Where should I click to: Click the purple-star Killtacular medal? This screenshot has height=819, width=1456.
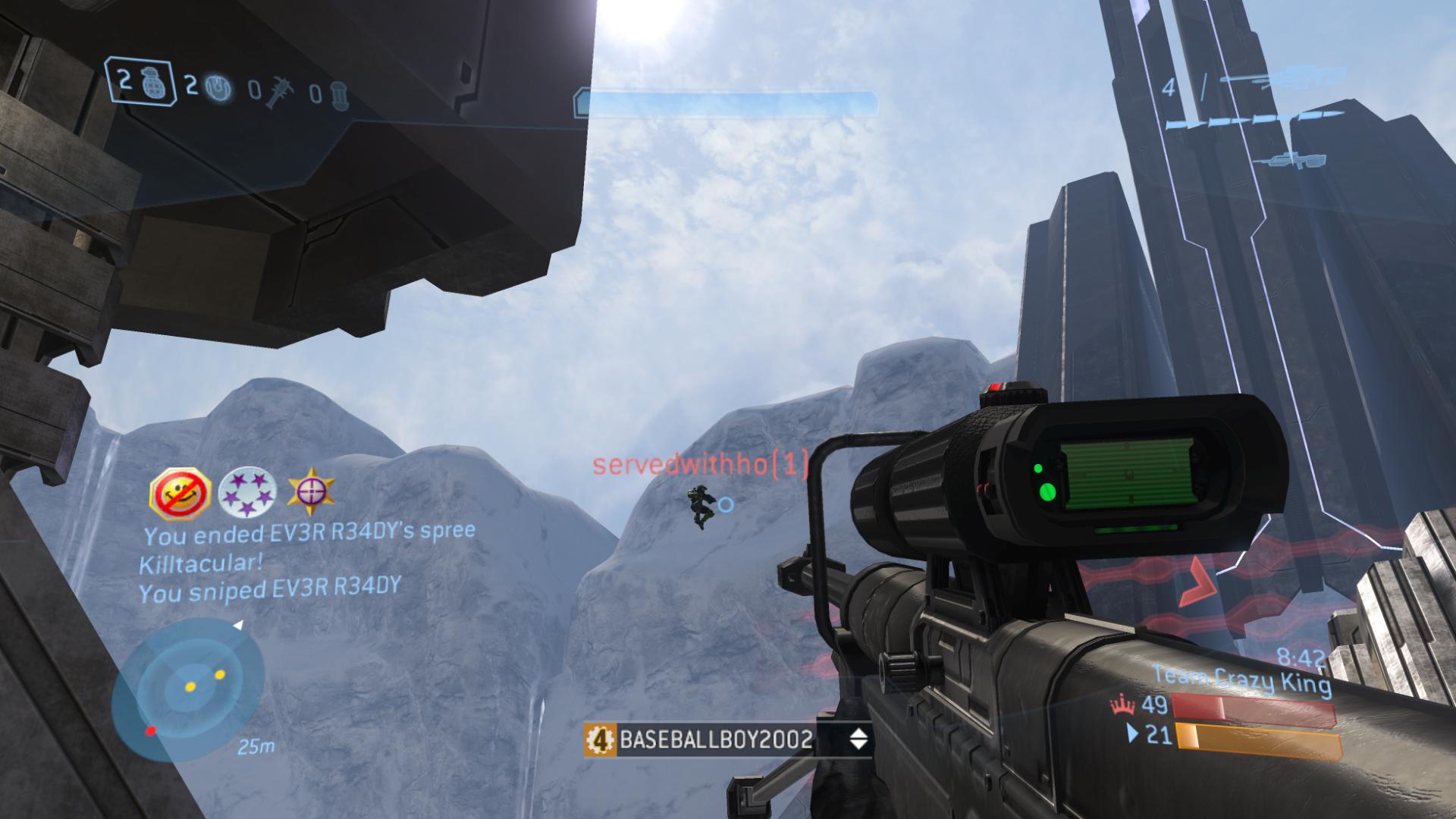[x=246, y=493]
